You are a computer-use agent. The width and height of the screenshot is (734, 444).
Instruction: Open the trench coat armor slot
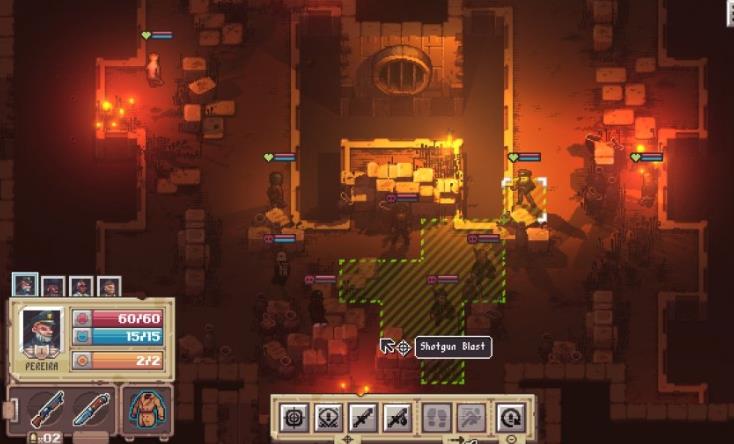[x=146, y=409]
